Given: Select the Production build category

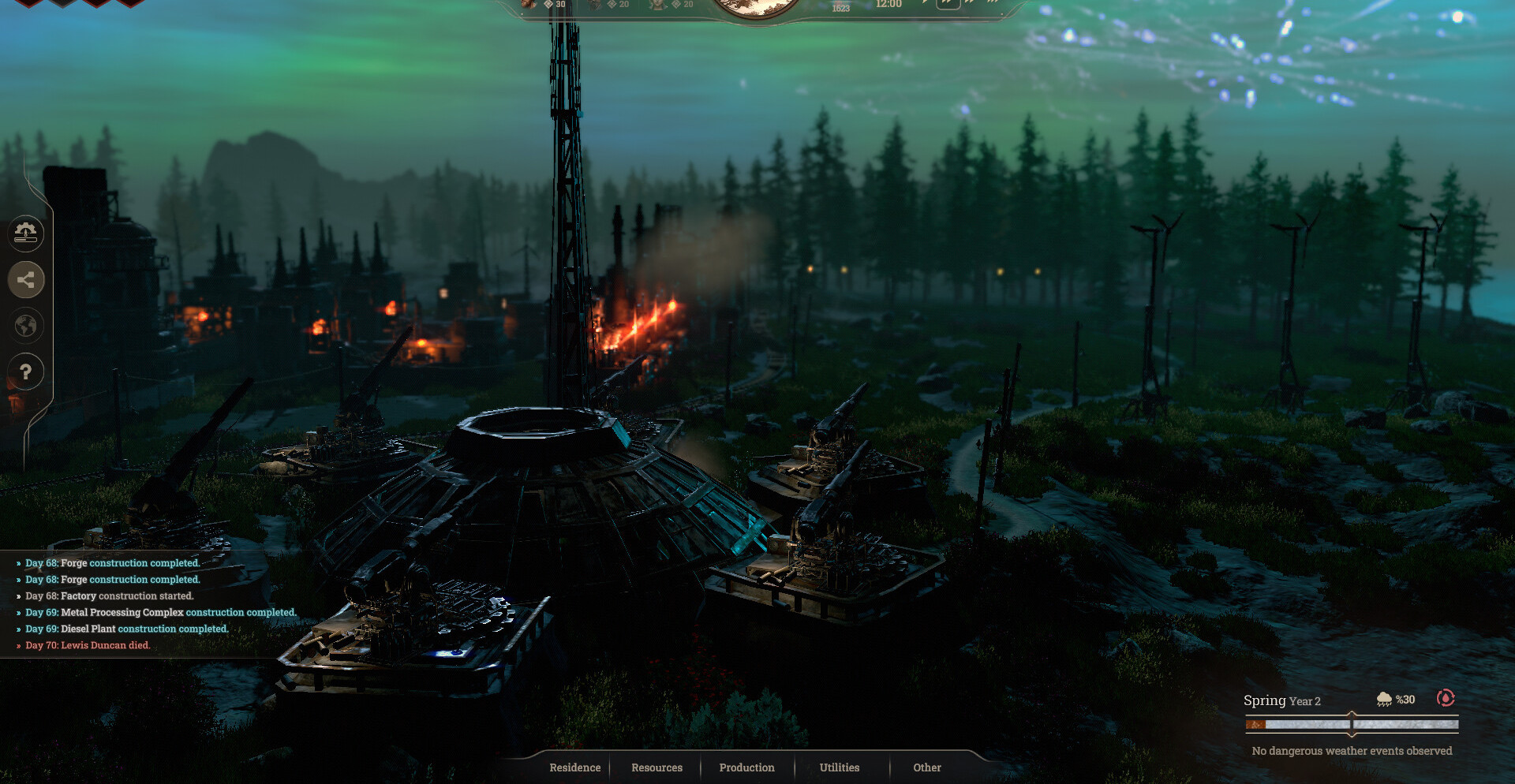Looking at the screenshot, I should 746,767.
